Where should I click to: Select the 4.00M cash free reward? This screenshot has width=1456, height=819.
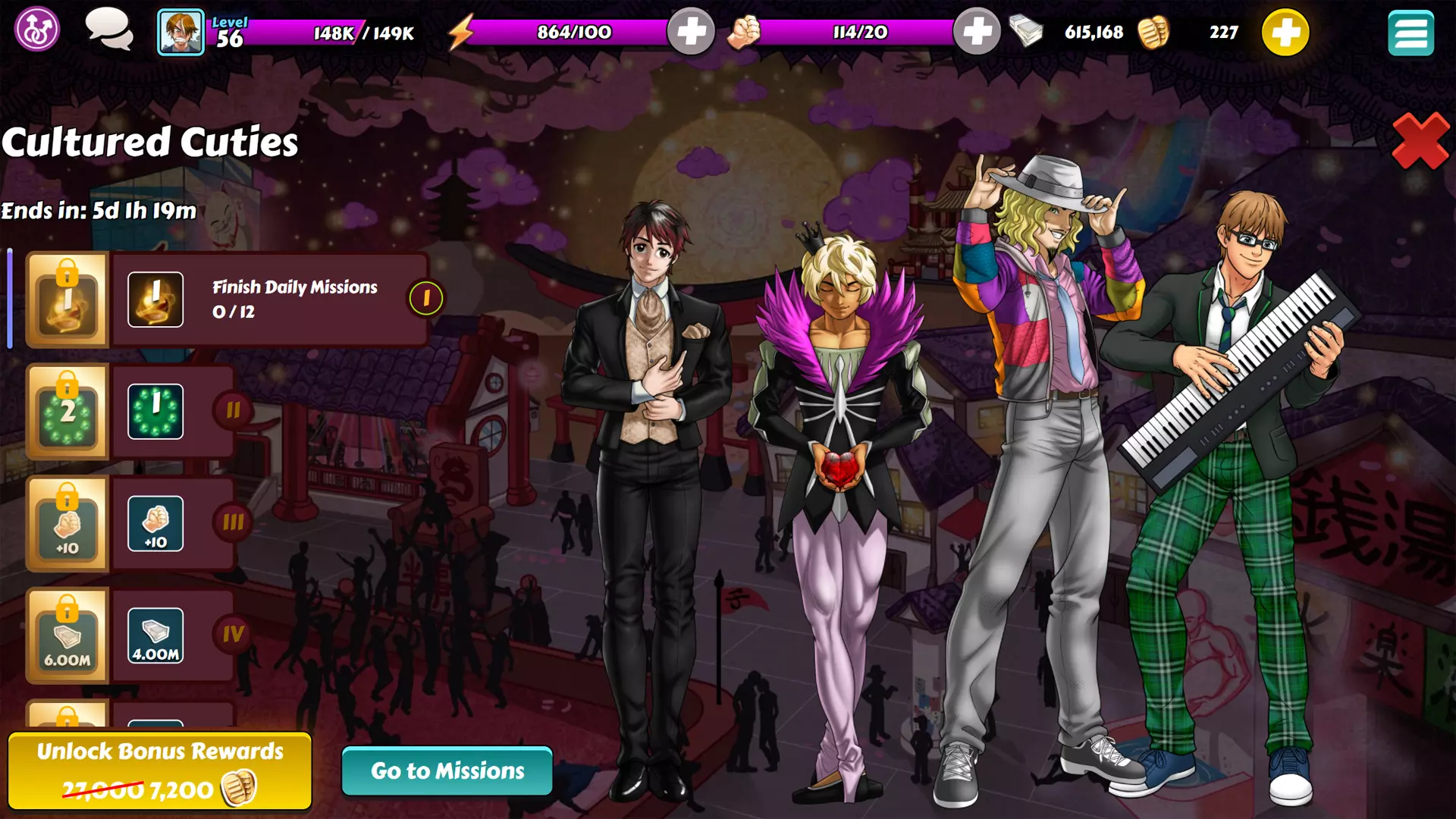tap(155, 635)
